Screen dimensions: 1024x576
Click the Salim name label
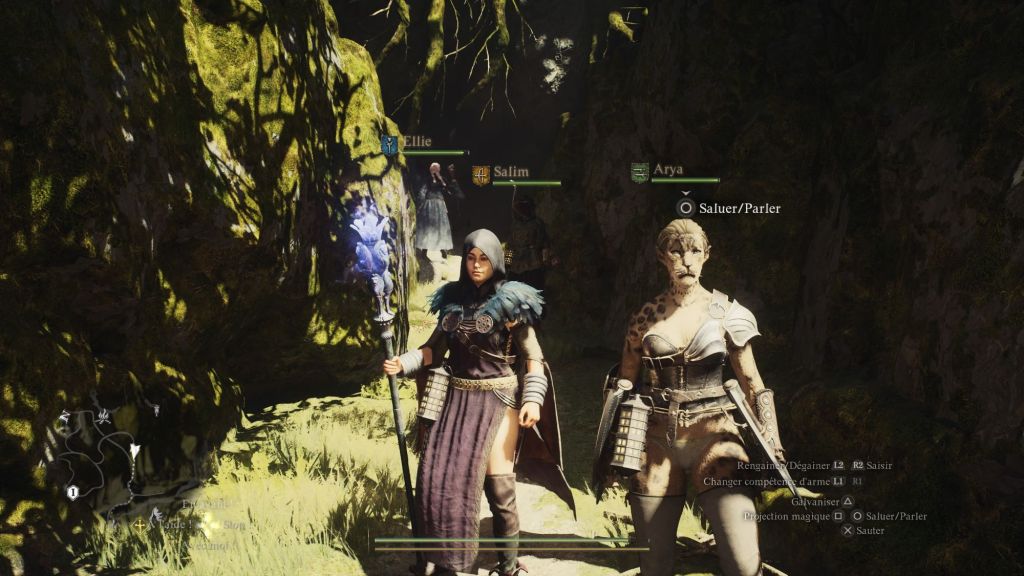click(x=511, y=172)
